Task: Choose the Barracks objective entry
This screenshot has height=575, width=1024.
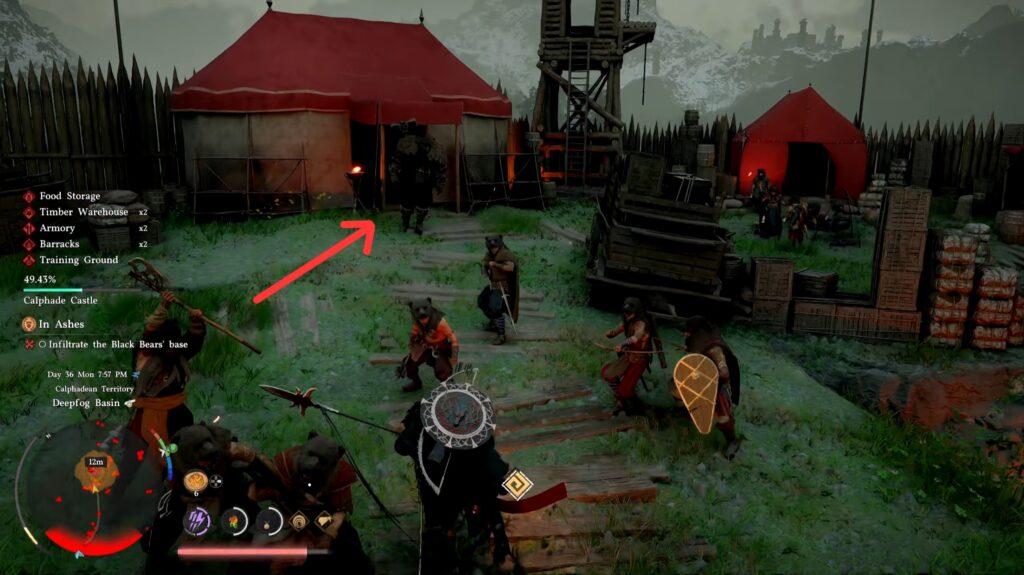Action: pyautogui.click(x=60, y=244)
